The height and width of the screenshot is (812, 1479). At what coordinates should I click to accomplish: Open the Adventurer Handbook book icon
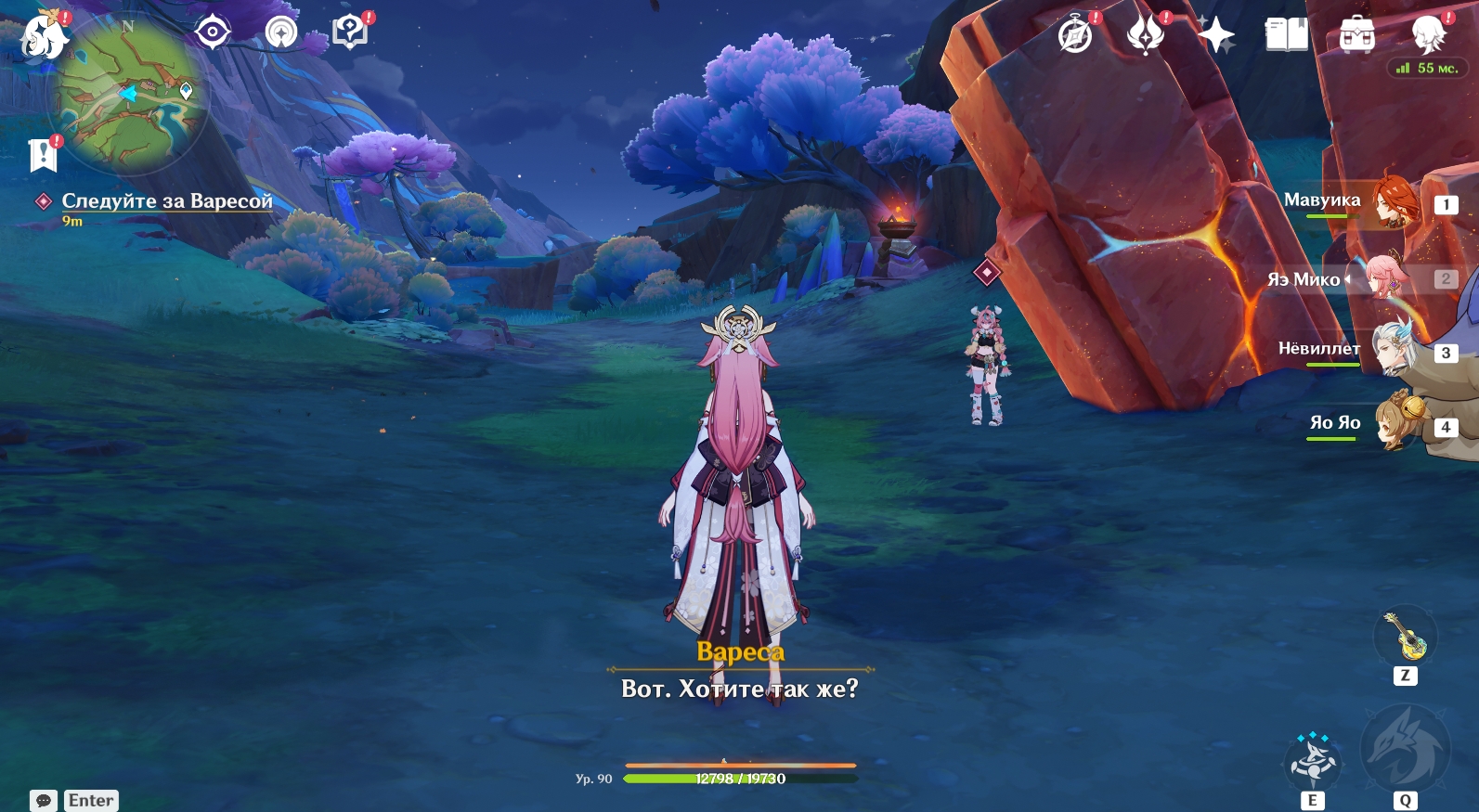[x=1286, y=35]
